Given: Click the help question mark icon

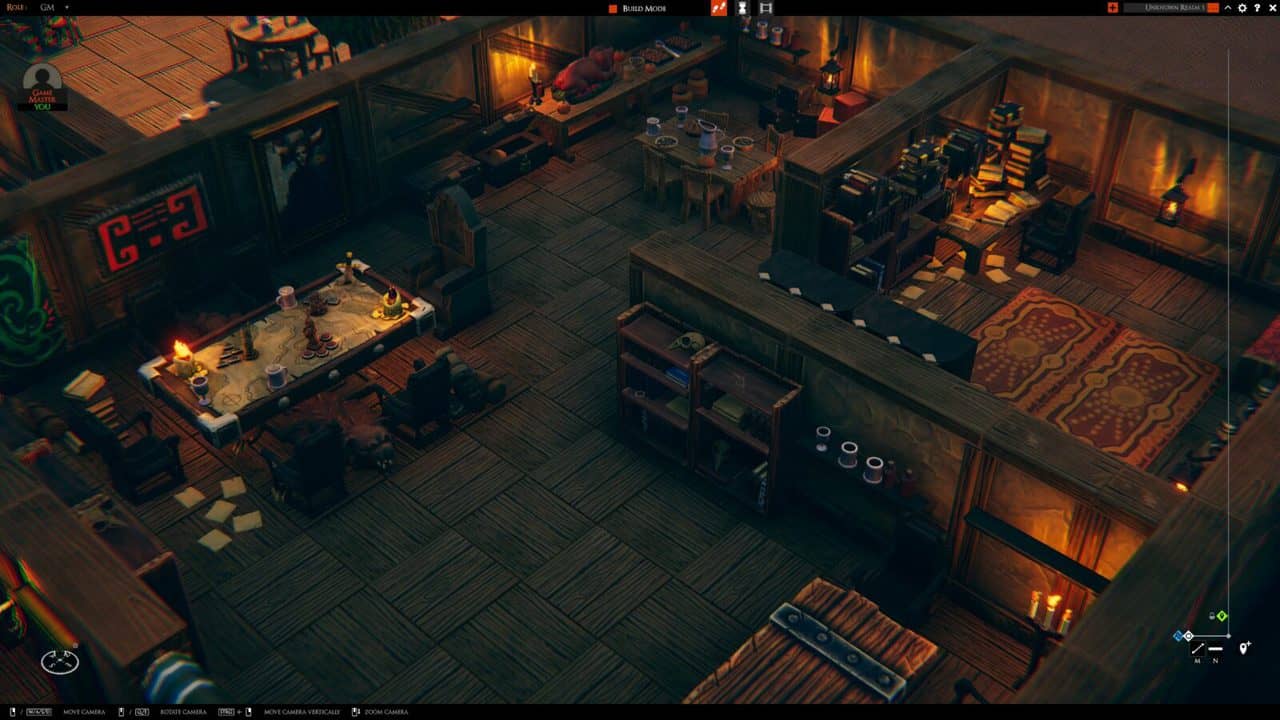Looking at the screenshot, I should (1258, 8).
